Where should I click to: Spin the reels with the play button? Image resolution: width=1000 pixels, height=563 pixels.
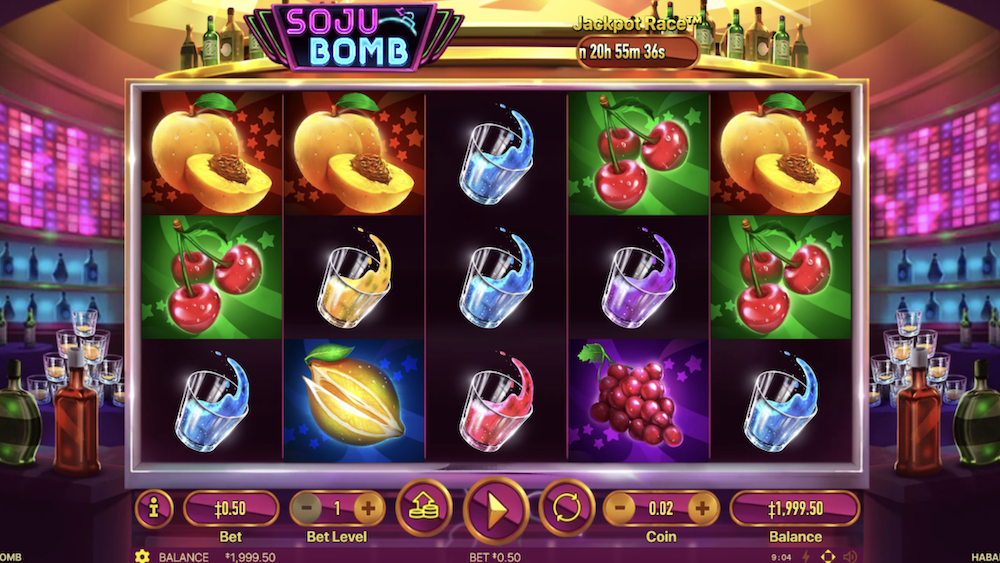click(496, 510)
